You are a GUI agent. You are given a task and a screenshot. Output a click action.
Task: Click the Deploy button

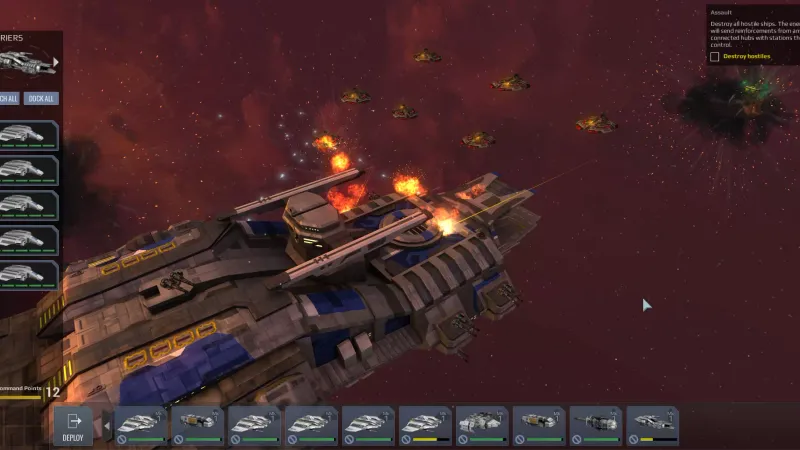pos(72,425)
